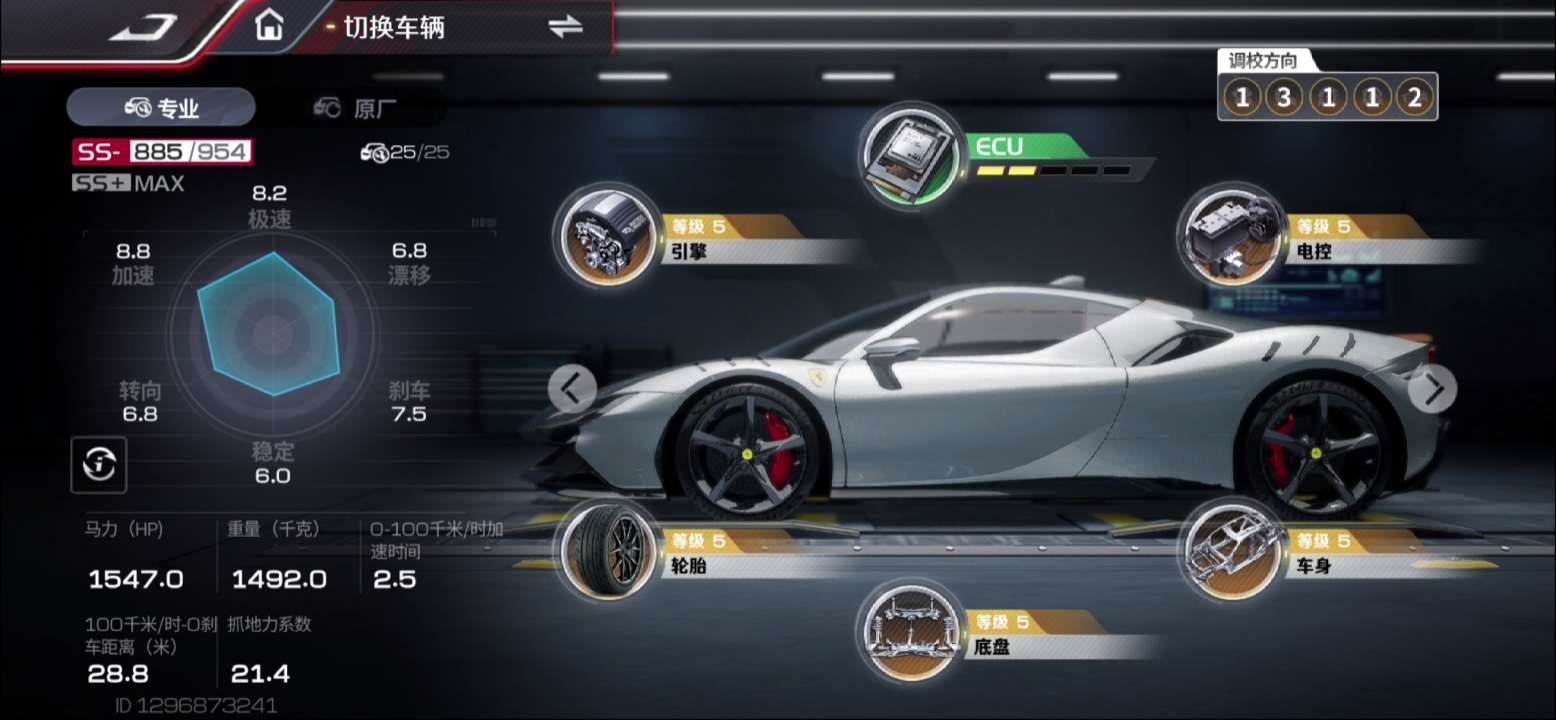Switch to the 原厂 stock tab
Viewport: 1556px width, 720px height.
(x=360, y=108)
